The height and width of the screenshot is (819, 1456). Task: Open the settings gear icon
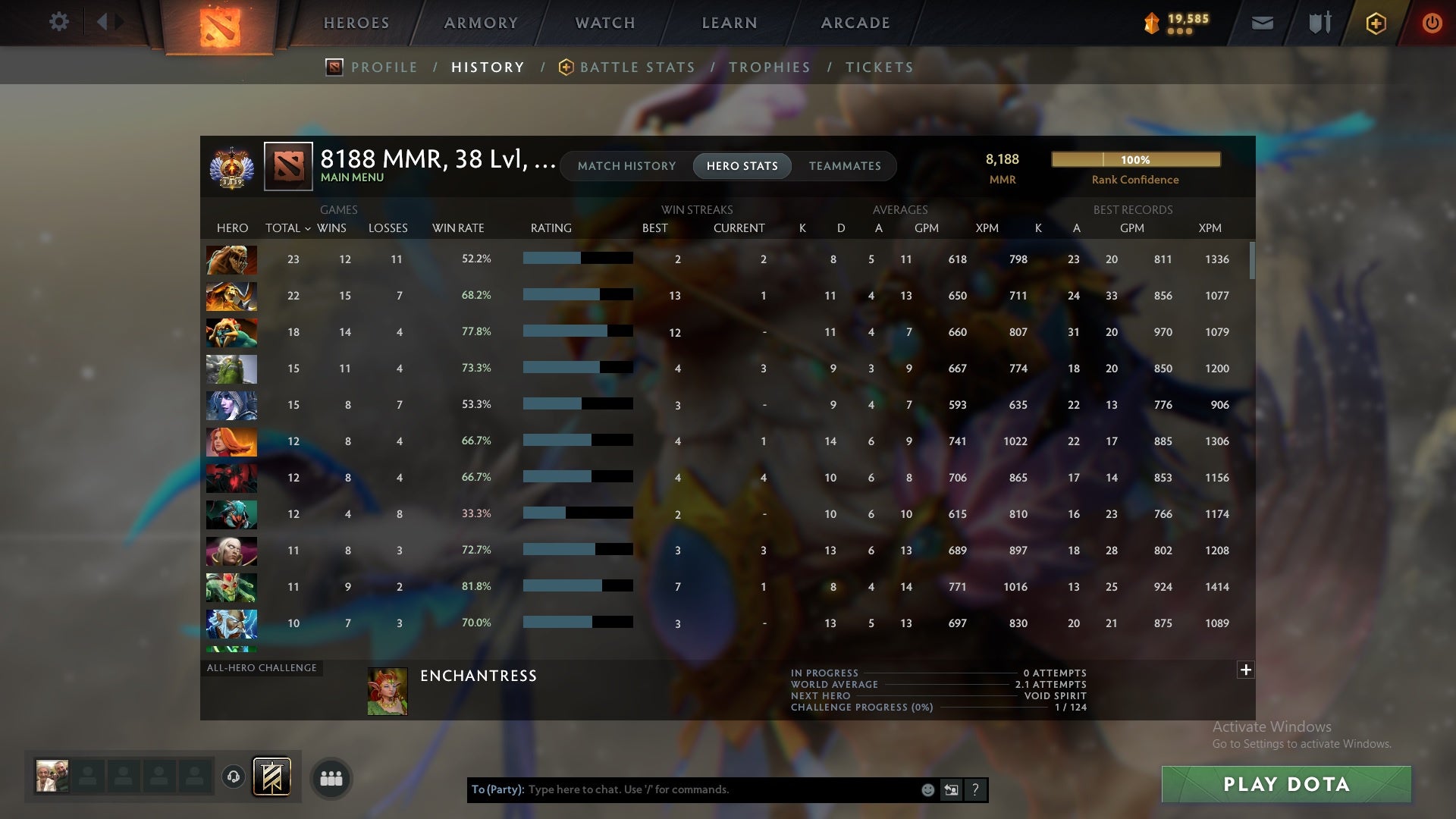[x=59, y=22]
